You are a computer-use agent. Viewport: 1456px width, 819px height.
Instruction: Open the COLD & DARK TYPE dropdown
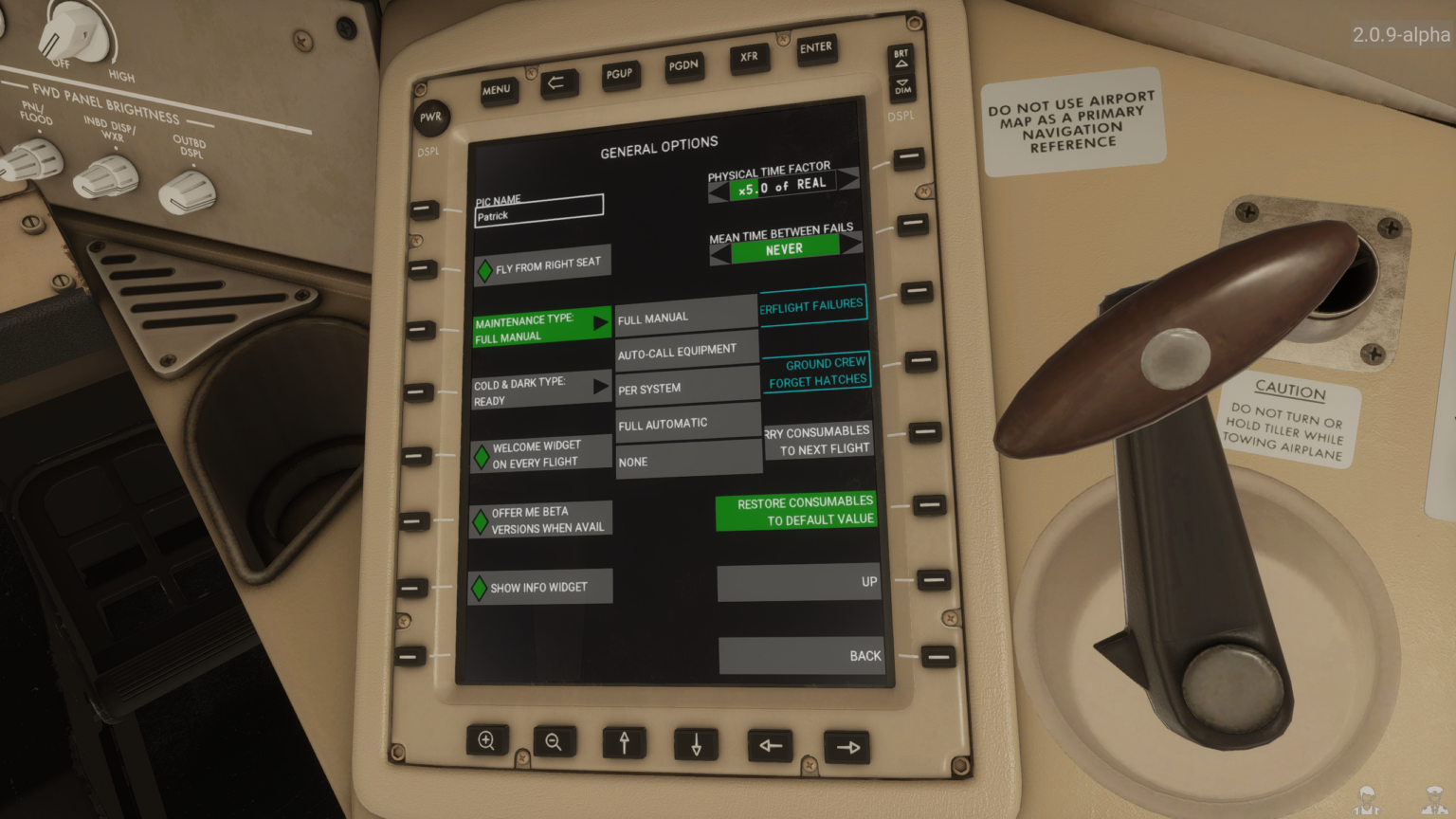[540, 391]
